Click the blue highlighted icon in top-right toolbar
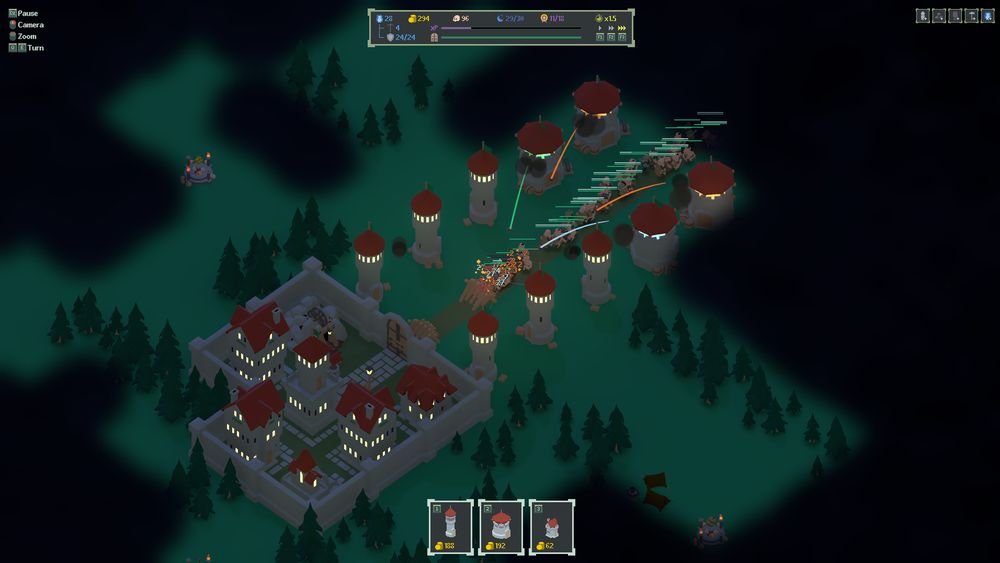This screenshot has width=1000, height=563. coord(988,16)
